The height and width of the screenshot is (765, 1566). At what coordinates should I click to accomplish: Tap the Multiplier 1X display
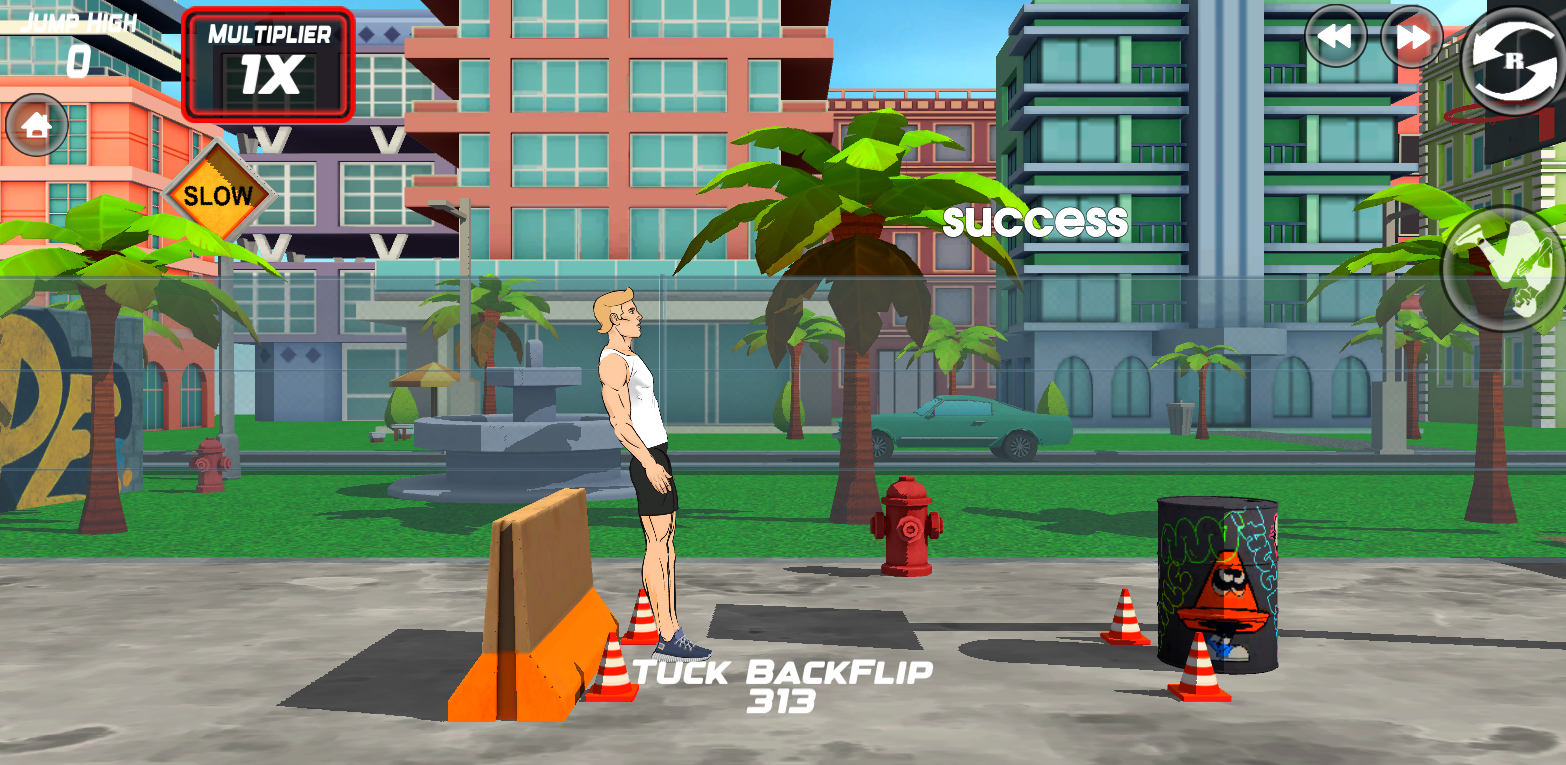tap(268, 60)
